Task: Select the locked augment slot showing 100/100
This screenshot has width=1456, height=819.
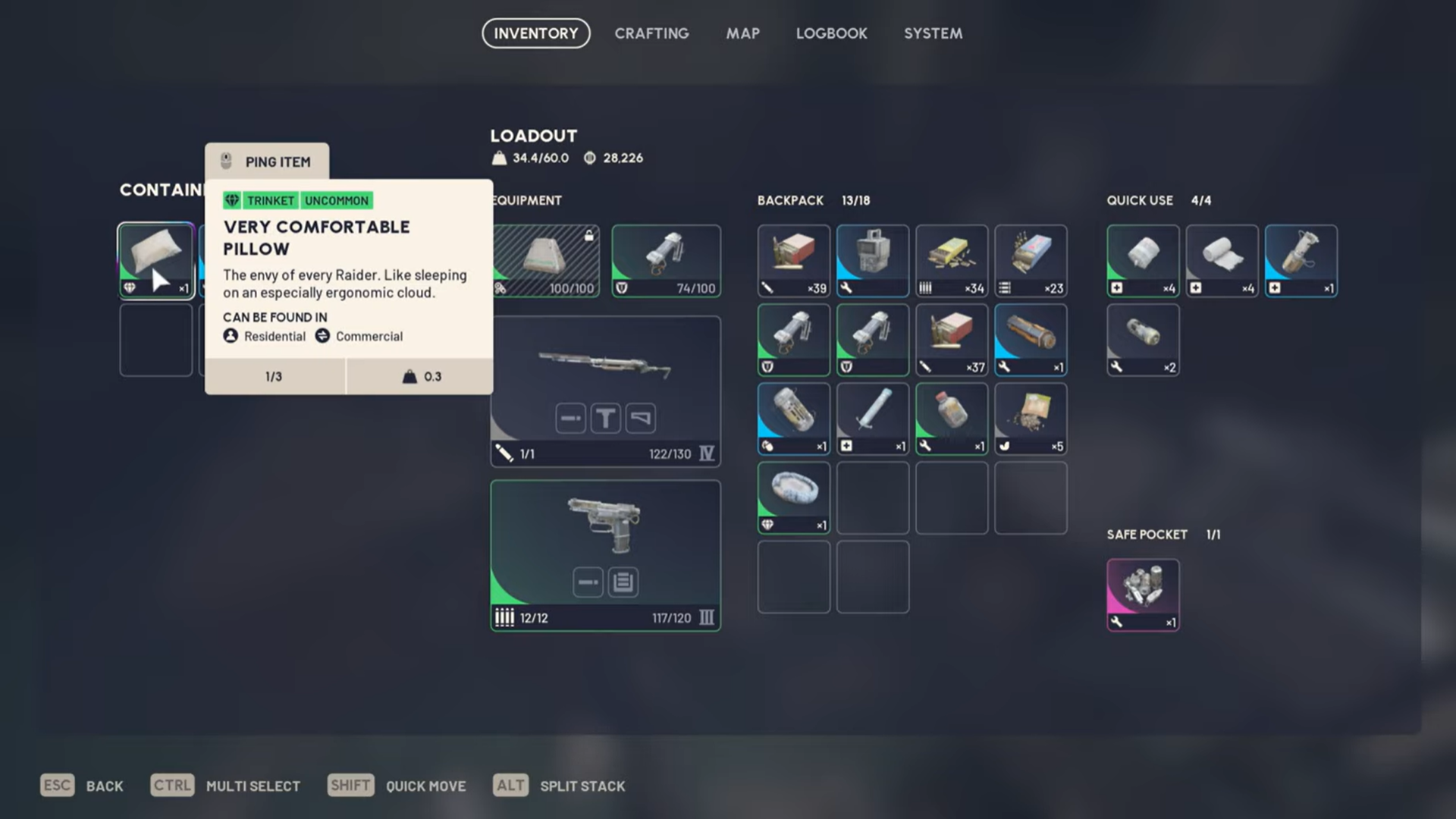Action: [x=546, y=260]
